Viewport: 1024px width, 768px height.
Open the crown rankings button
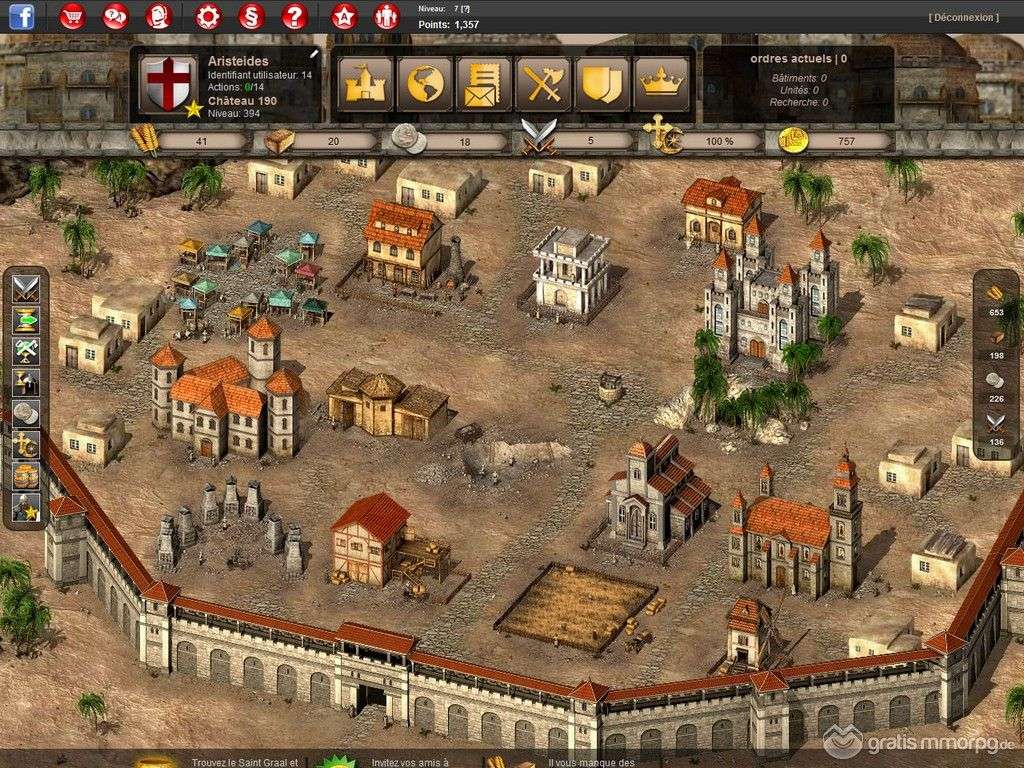click(660, 84)
